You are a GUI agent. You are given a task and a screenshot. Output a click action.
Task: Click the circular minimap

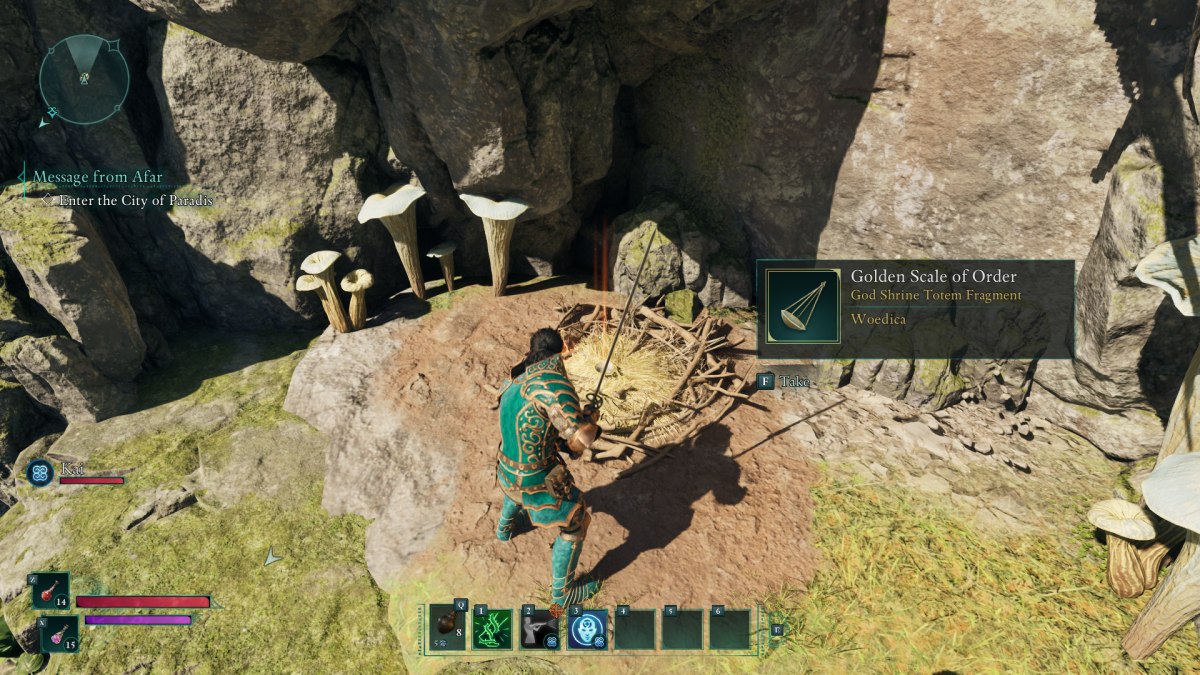pyautogui.click(x=84, y=79)
